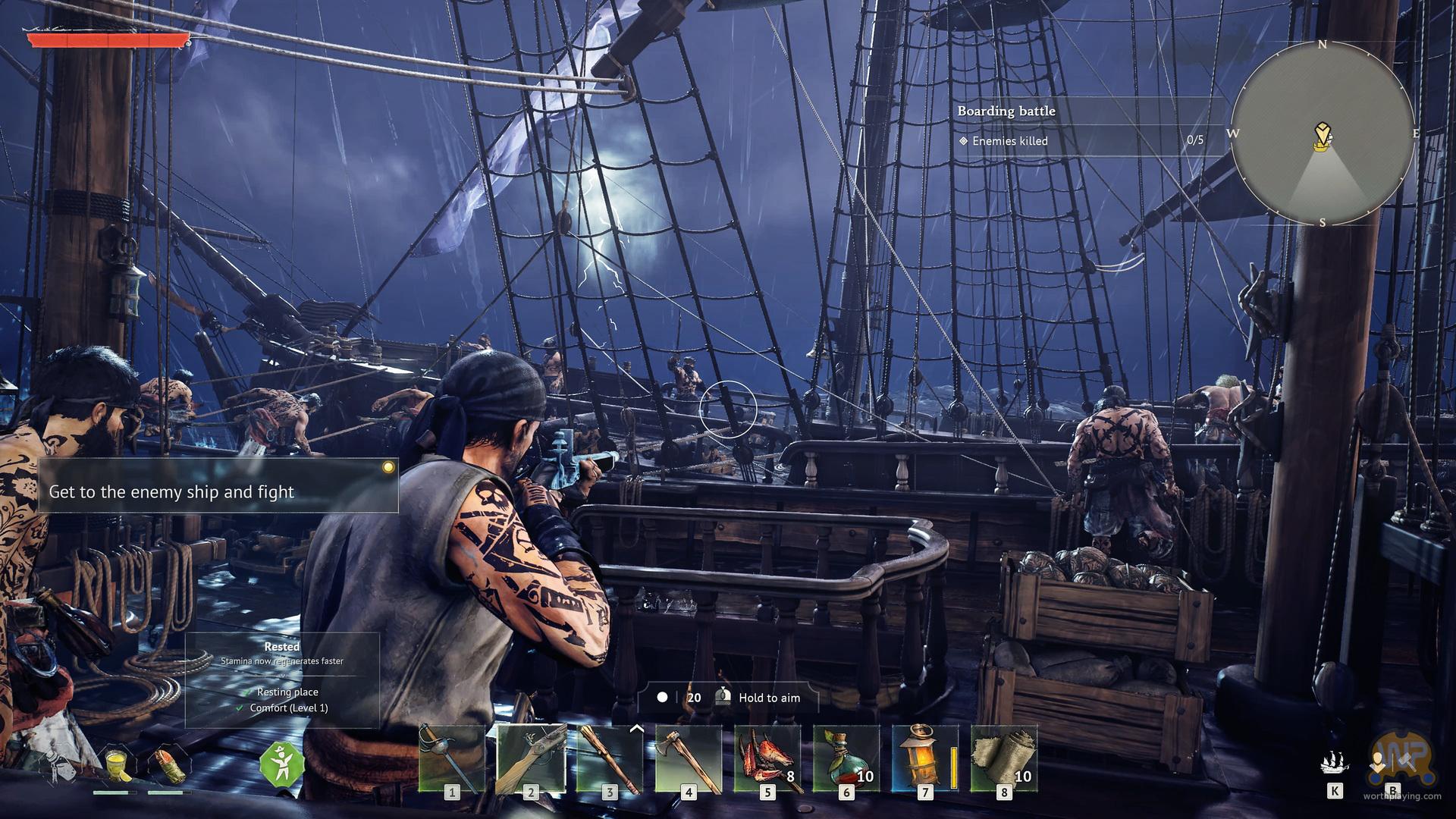Select the lantern hotbar slot
This screenshot has width=1456, height=819.
925,759
